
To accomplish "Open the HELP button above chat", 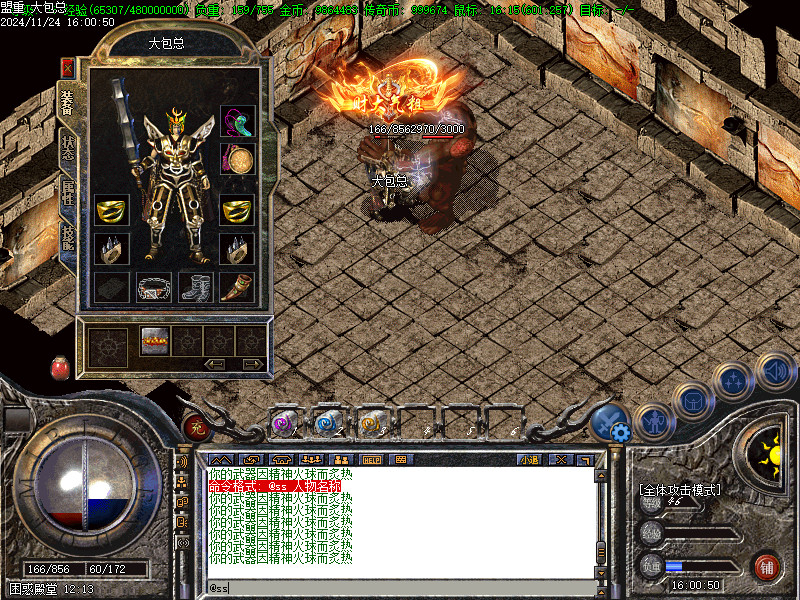I will 371,459.
